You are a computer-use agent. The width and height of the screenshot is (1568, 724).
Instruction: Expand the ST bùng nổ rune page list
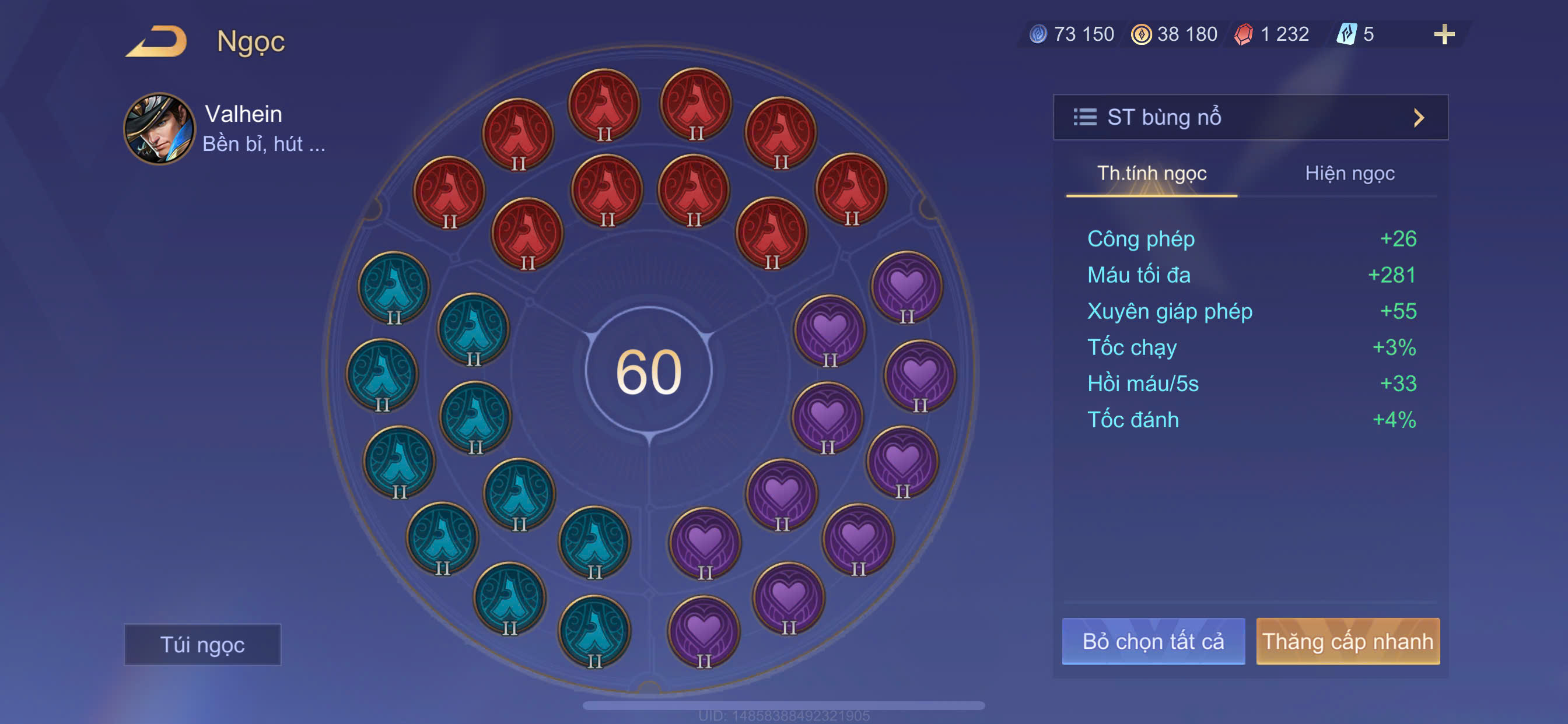tap(1250, 117)
